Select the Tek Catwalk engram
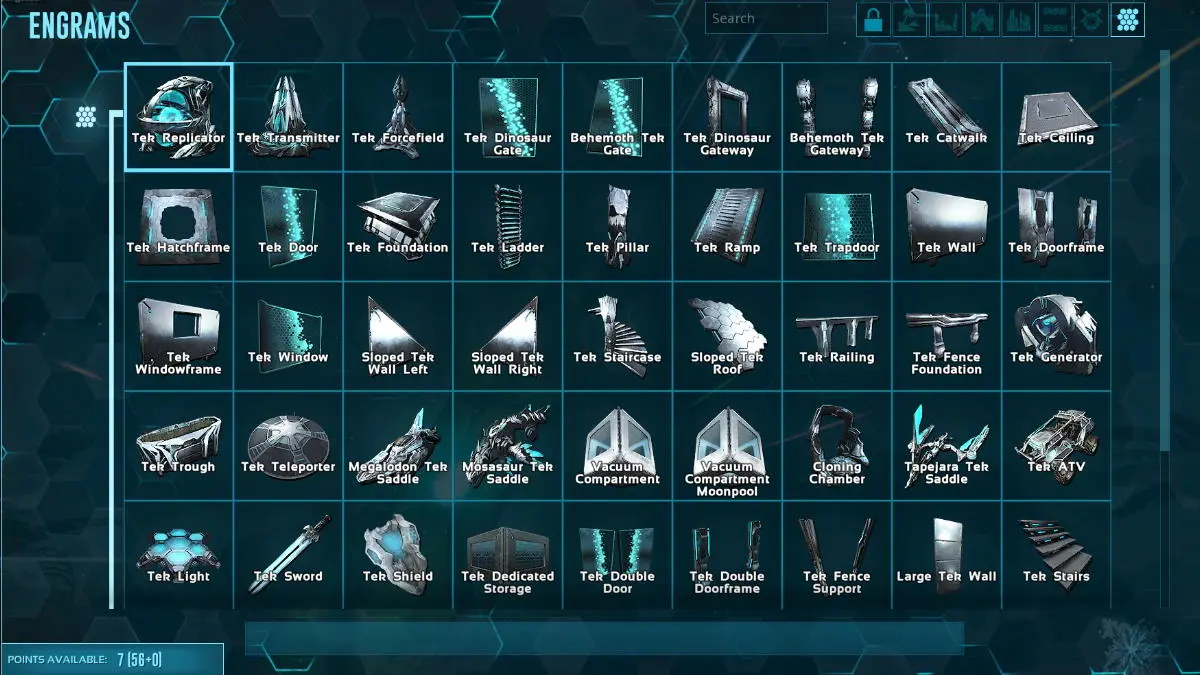The width and height of the screenshot is (1200, 675). pos(946,117)
